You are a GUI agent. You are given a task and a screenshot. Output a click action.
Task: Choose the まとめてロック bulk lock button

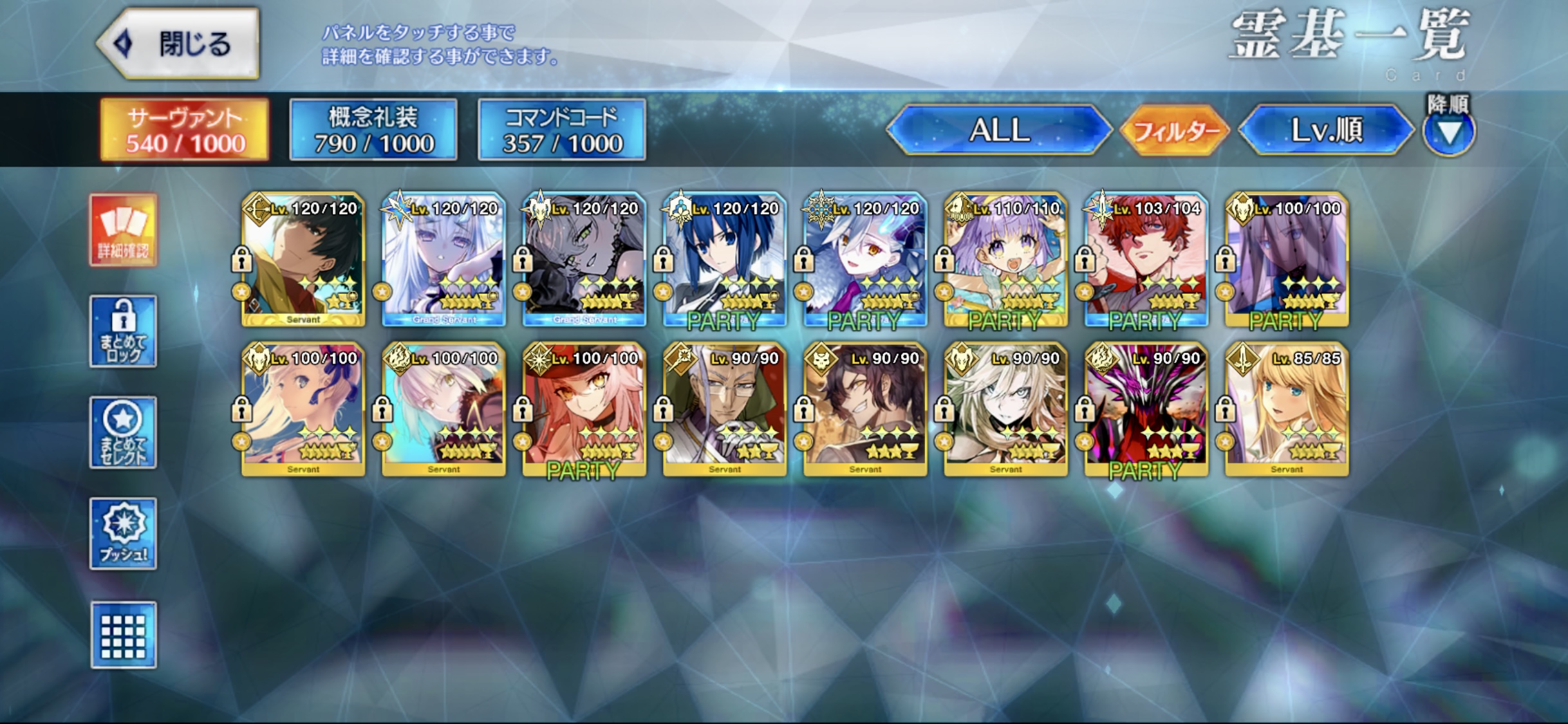(123, 331)
